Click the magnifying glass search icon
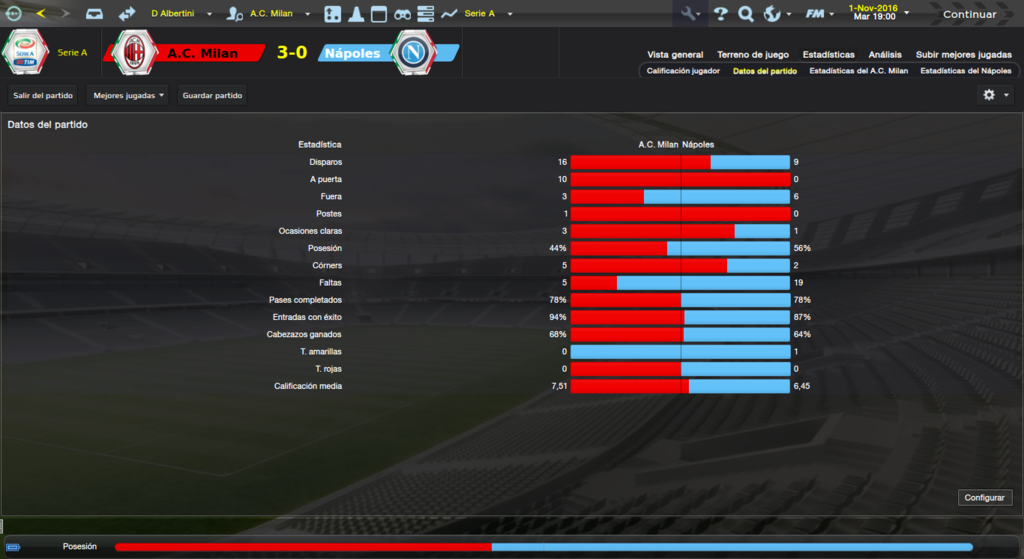 pyautogui.click(x=745, y=14)
